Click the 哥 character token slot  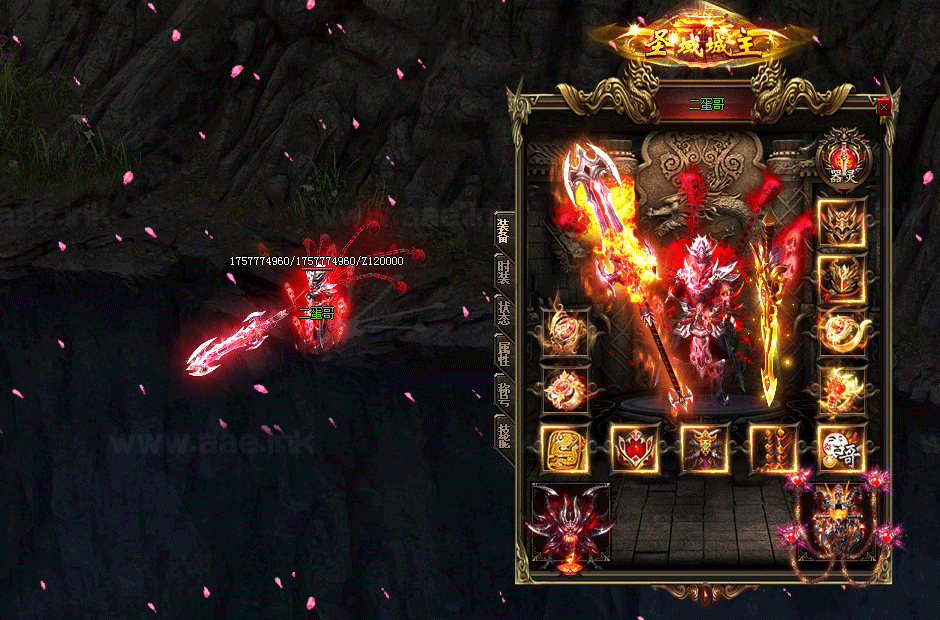click(x=842, y=447)
